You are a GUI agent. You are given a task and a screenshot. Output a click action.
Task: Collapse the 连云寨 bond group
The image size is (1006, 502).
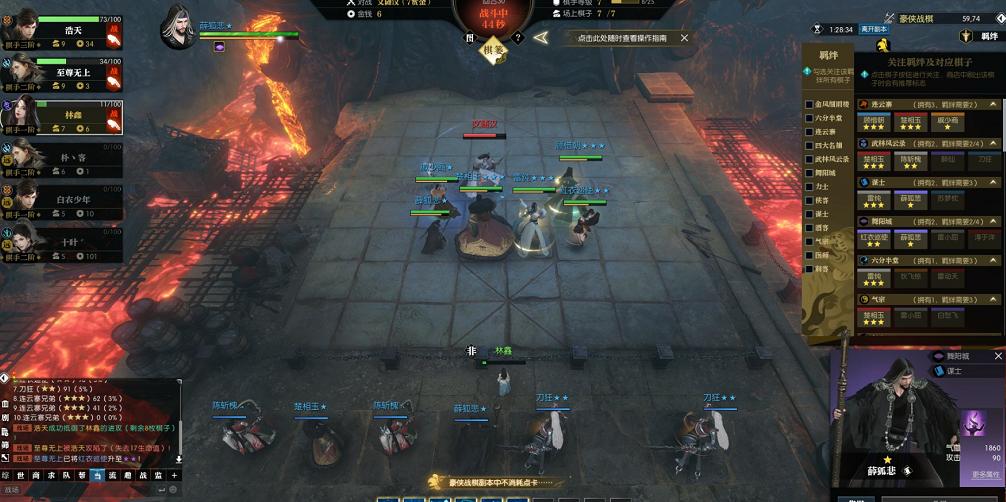click(993, 104)
